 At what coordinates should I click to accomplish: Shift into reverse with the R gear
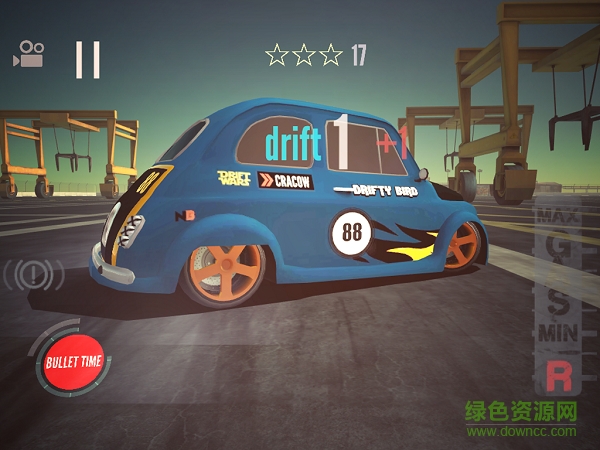tap(557, 376)
